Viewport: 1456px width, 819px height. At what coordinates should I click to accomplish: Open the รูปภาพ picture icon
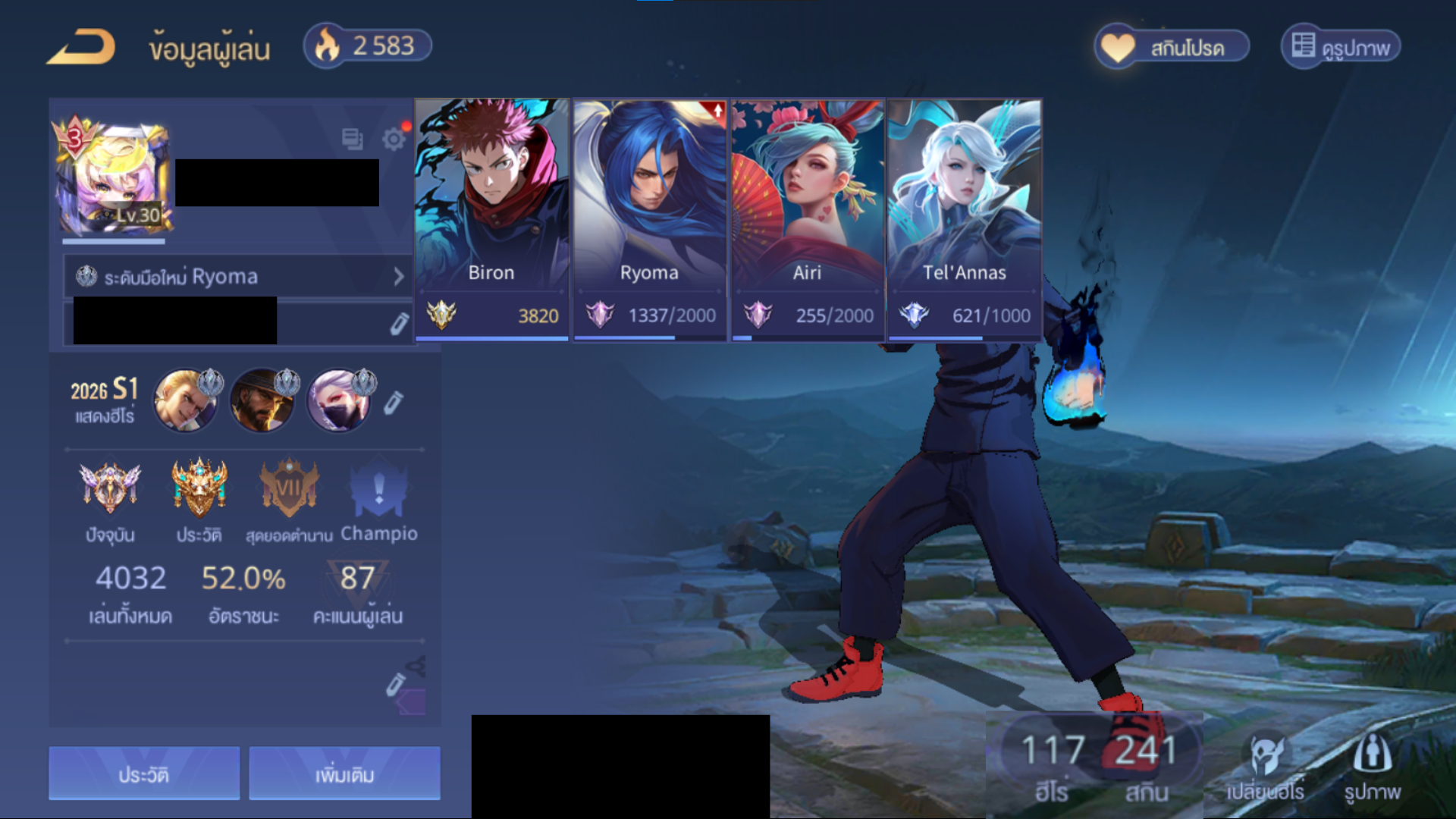1372,767
